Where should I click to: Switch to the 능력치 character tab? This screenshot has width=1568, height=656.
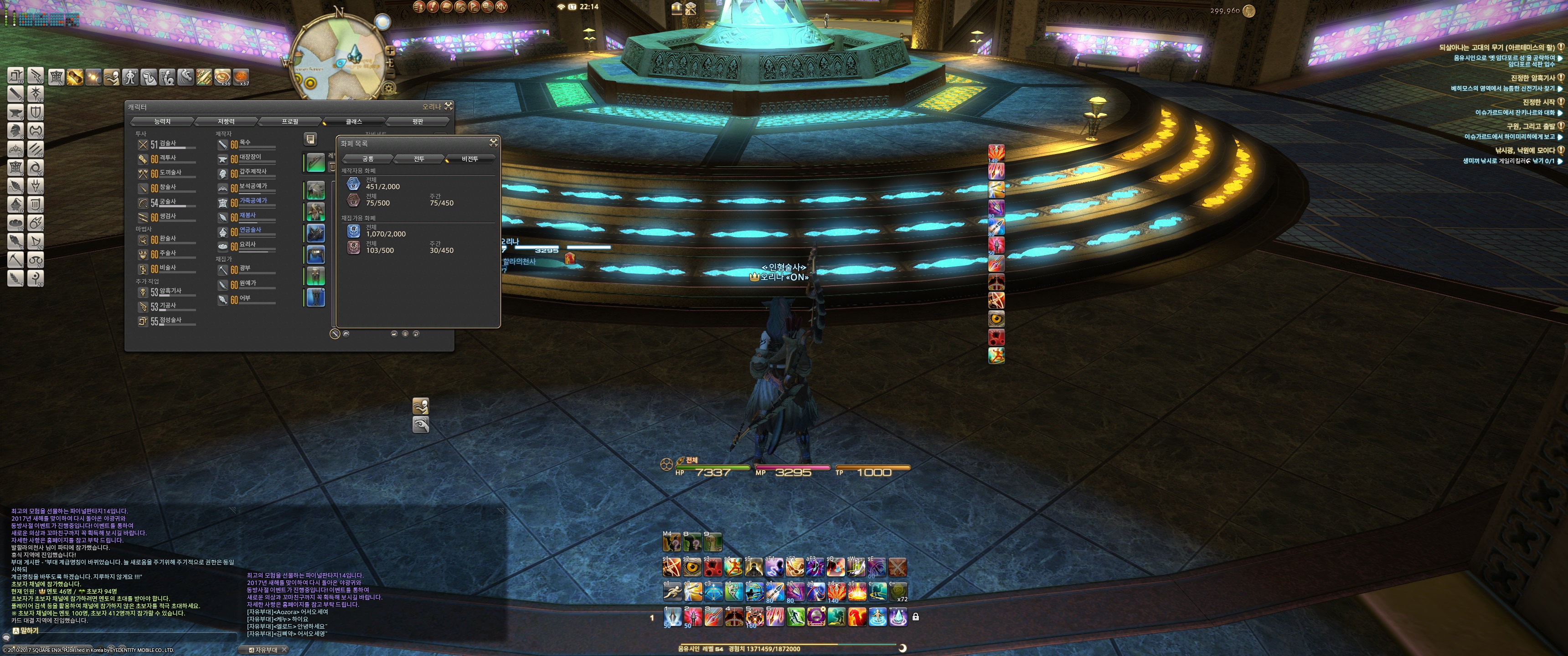pyautogui.click(x=162, y=122)
